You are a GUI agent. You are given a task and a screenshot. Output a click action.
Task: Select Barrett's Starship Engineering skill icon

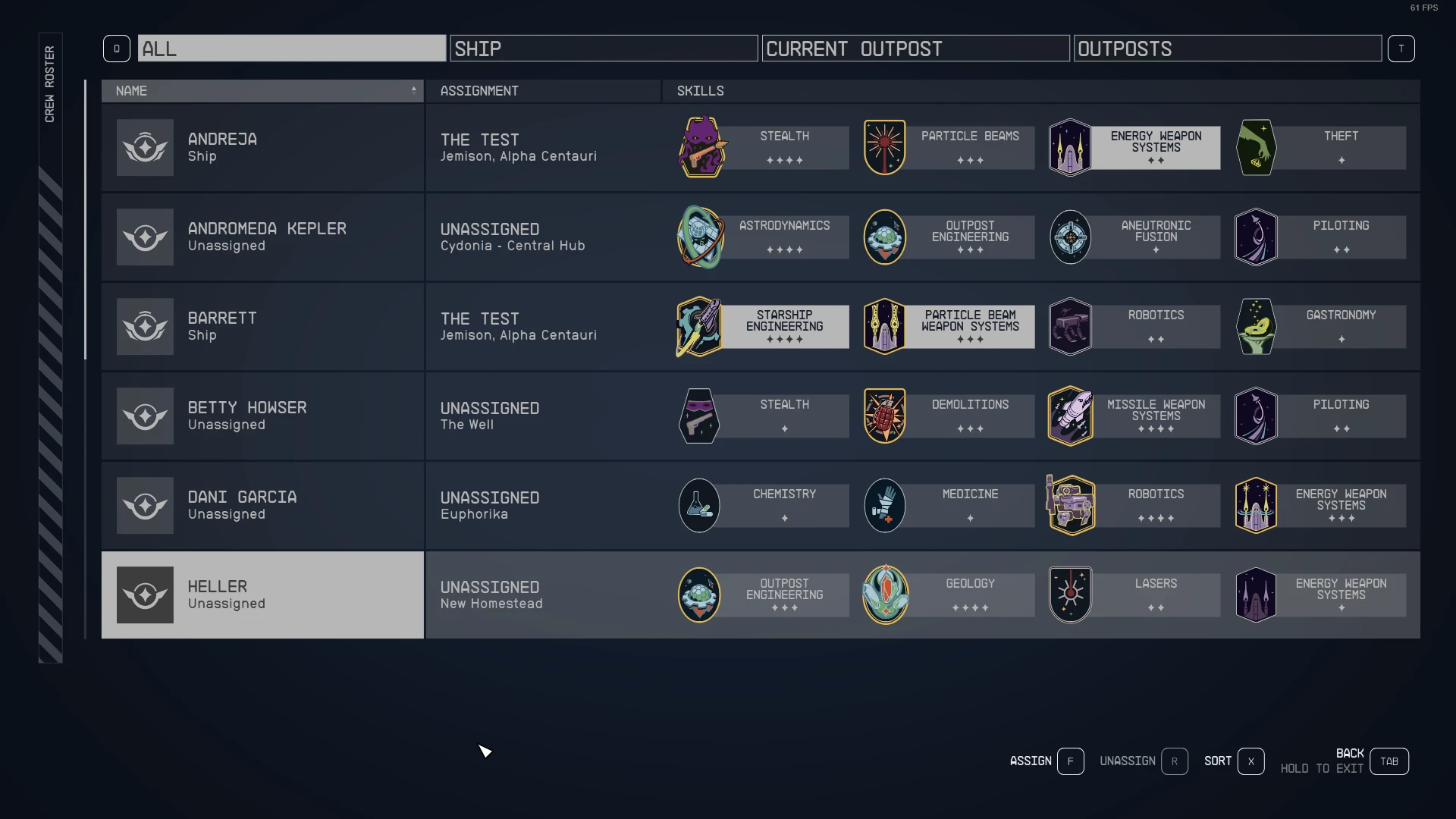[699, 326]
